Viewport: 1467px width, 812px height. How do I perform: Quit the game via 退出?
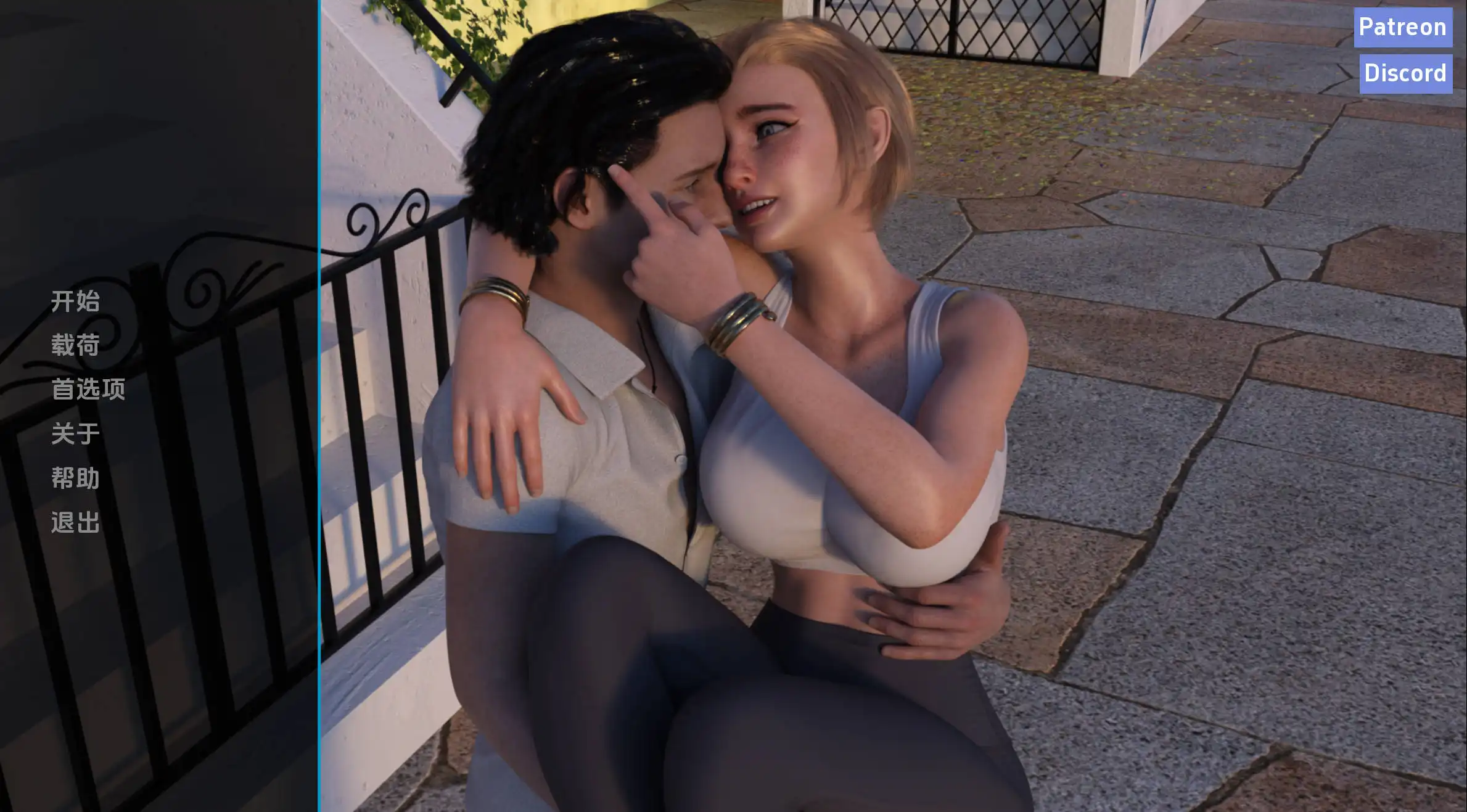[x=75, y=523]
